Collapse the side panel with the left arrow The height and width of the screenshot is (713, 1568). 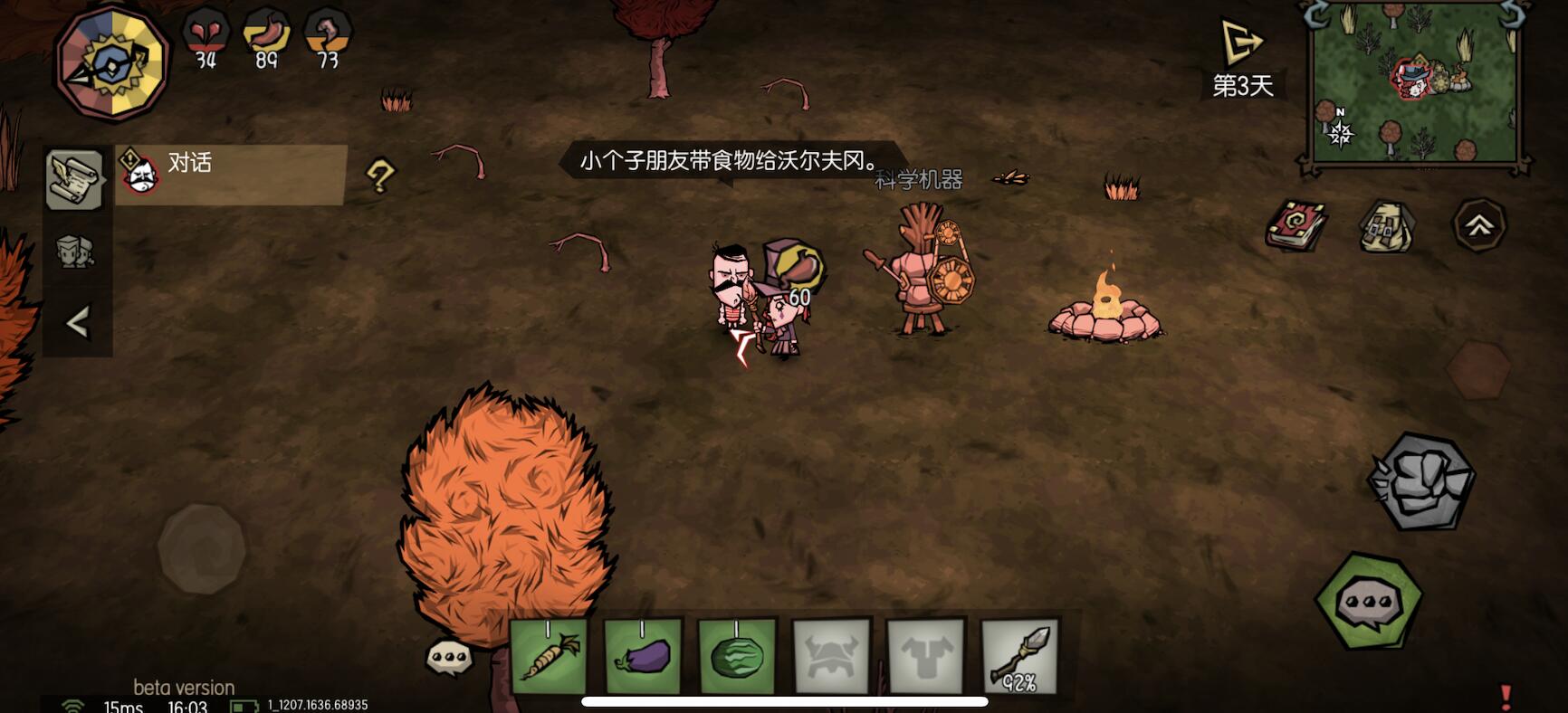(x=78, y=322)
